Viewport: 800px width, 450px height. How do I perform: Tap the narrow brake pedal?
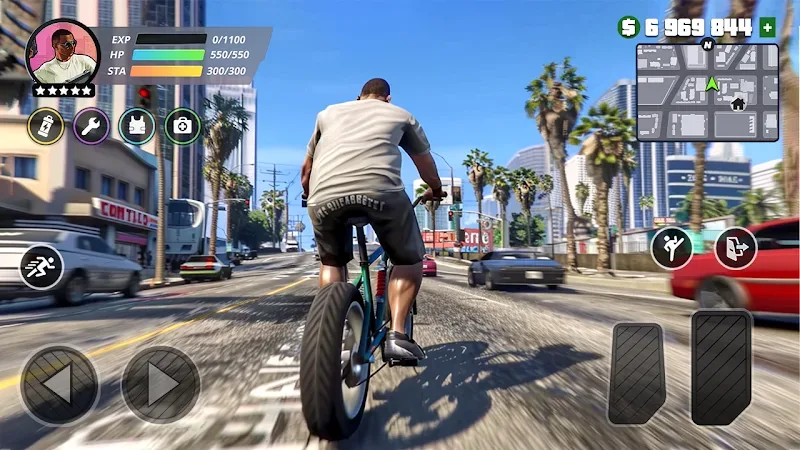click(637, 372)
